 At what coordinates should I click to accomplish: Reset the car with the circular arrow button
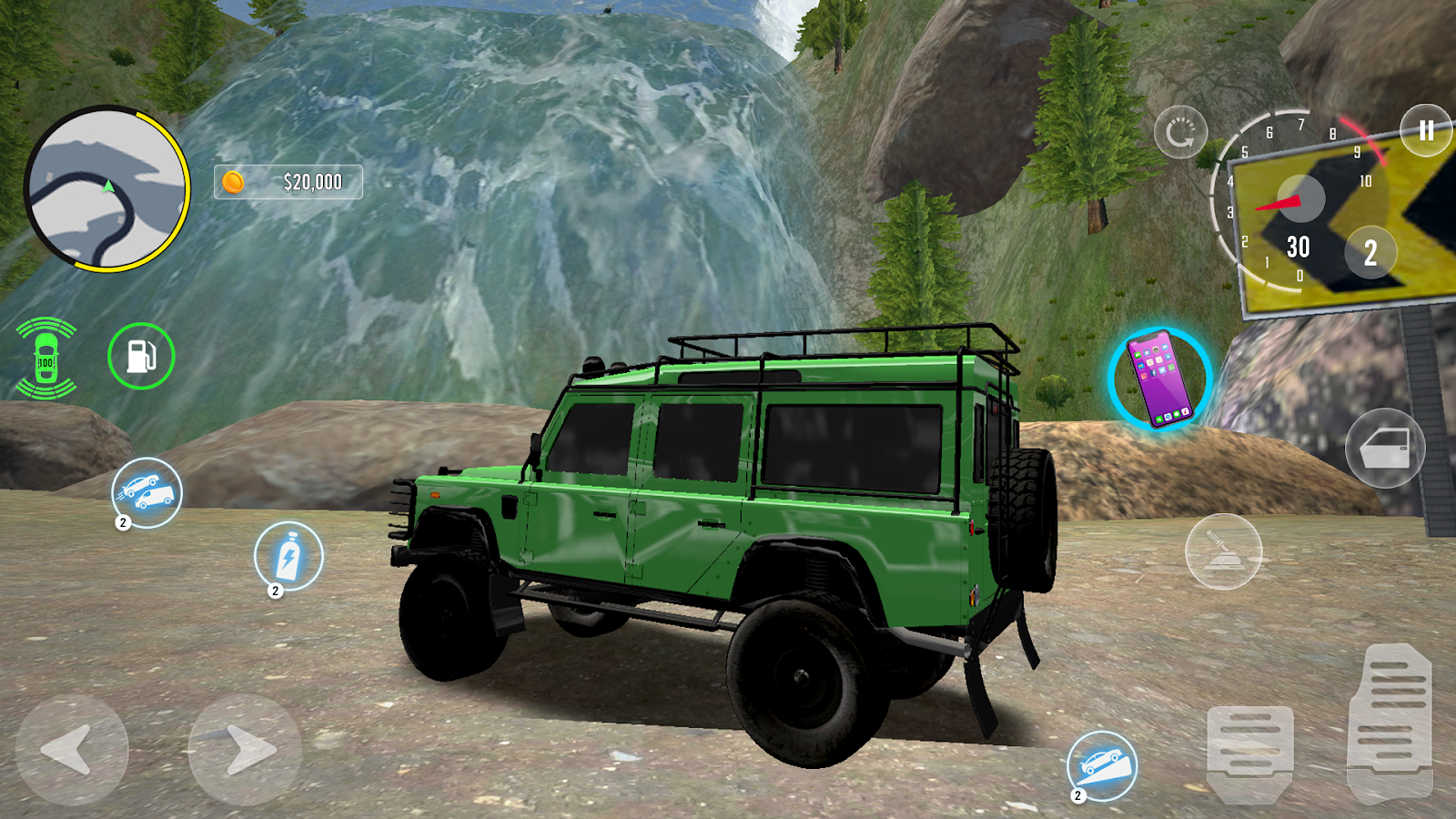coord(1180,133)
